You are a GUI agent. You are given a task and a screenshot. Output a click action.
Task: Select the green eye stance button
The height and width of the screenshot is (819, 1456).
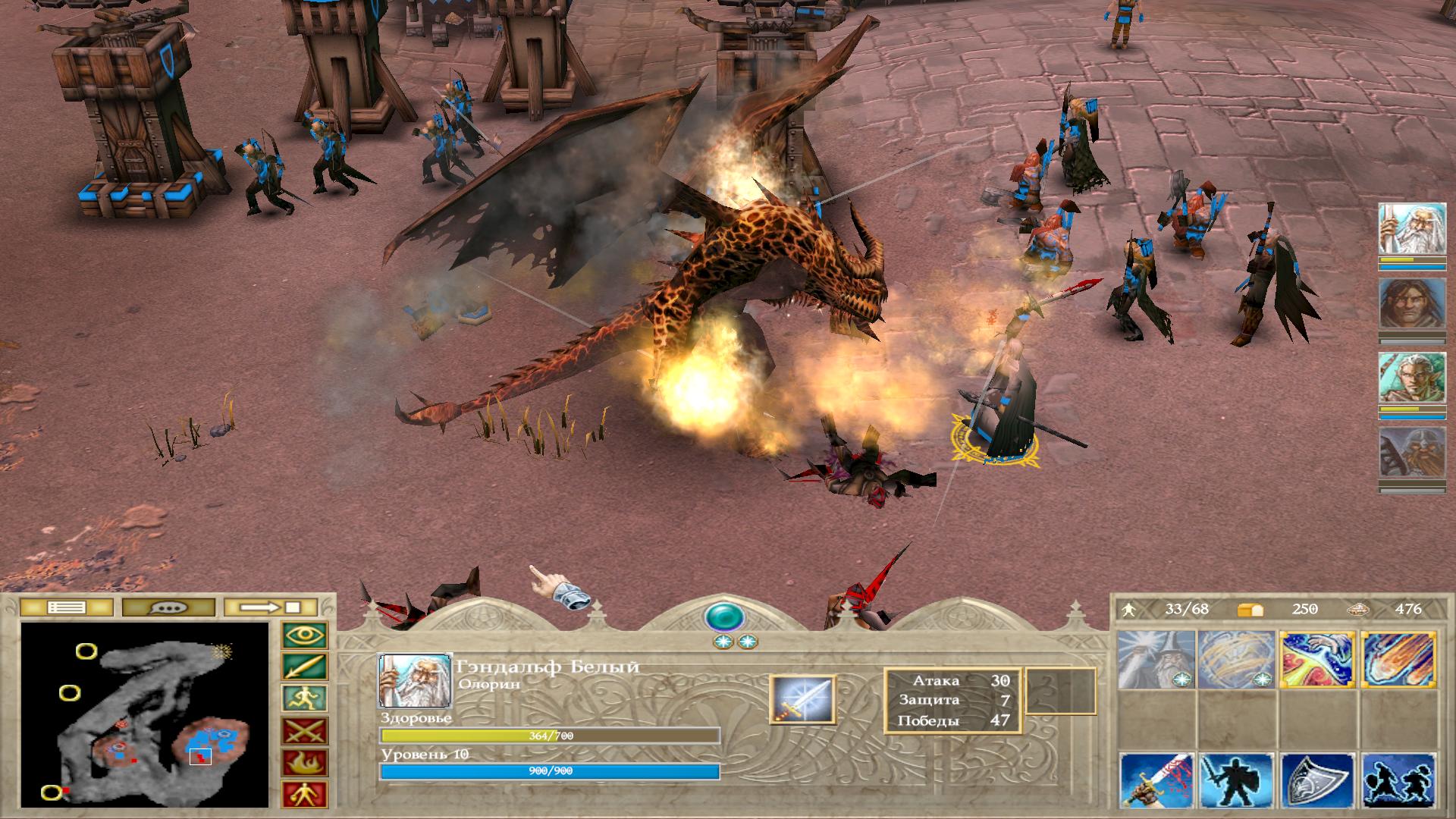(x=305, y=635)
